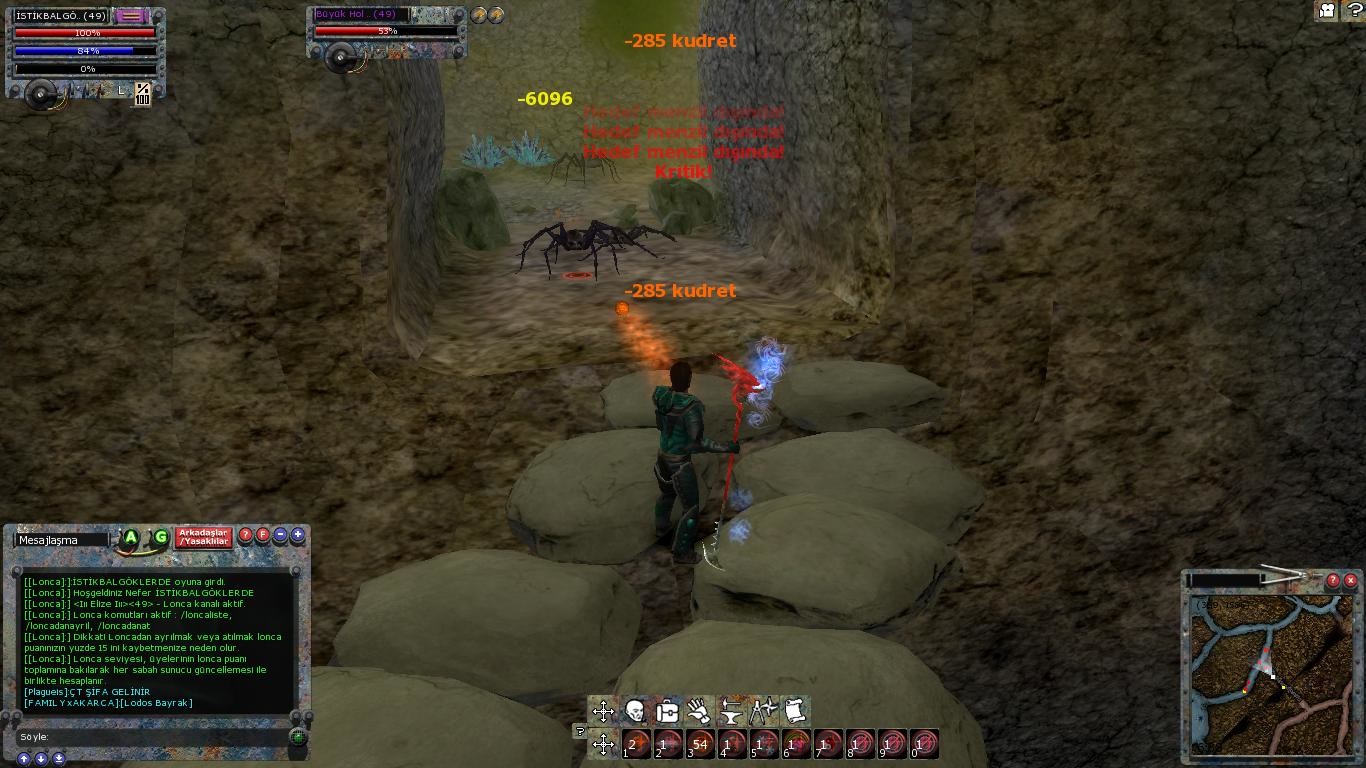Viewport: 1366px width, 768px height.
Task: Click the chat panel's red question mark button
Action: point(246,535)
